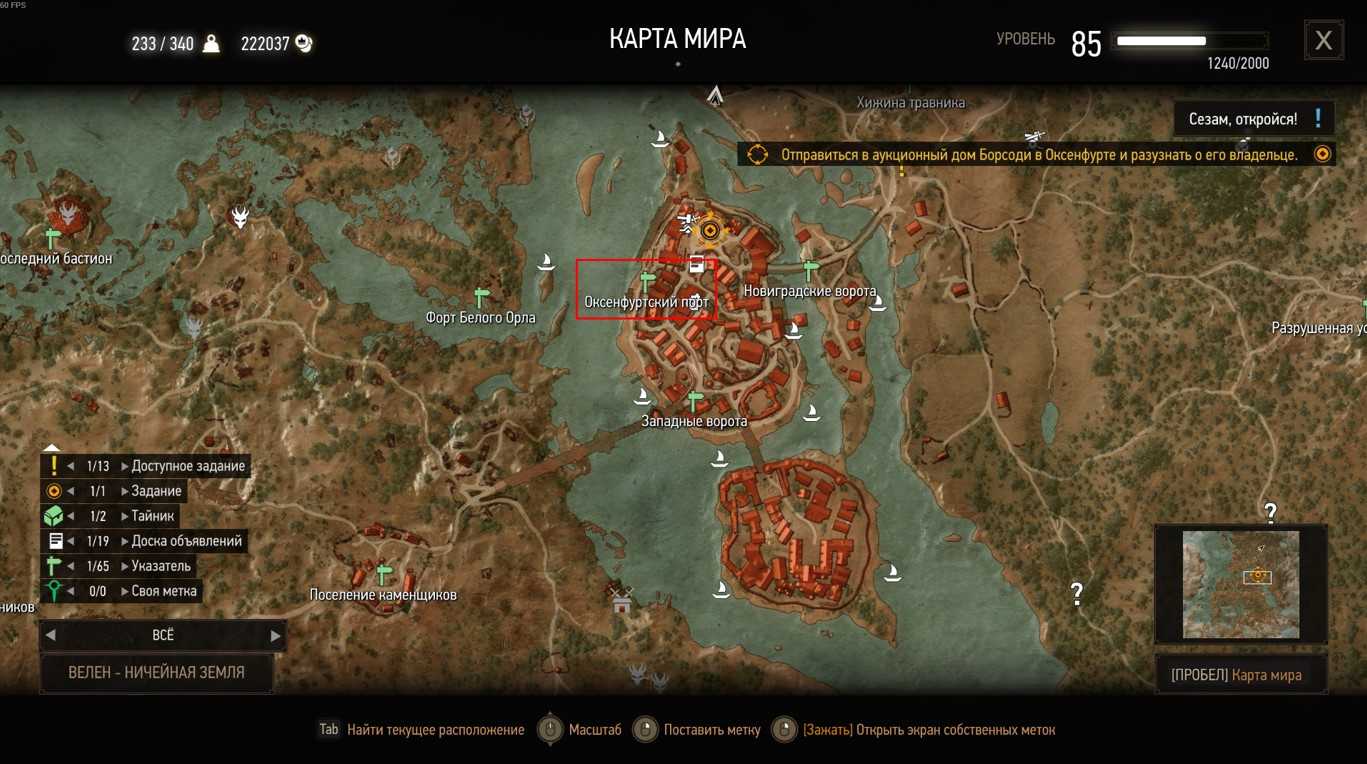
Task: Choose the Доска объявлений legend entry
Action: pos(186,541)
